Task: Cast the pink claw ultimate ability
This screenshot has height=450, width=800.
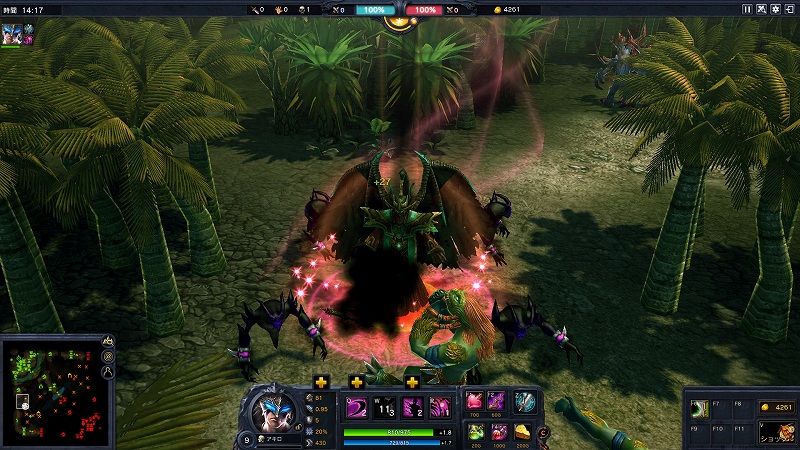Action: coord(438,408)
